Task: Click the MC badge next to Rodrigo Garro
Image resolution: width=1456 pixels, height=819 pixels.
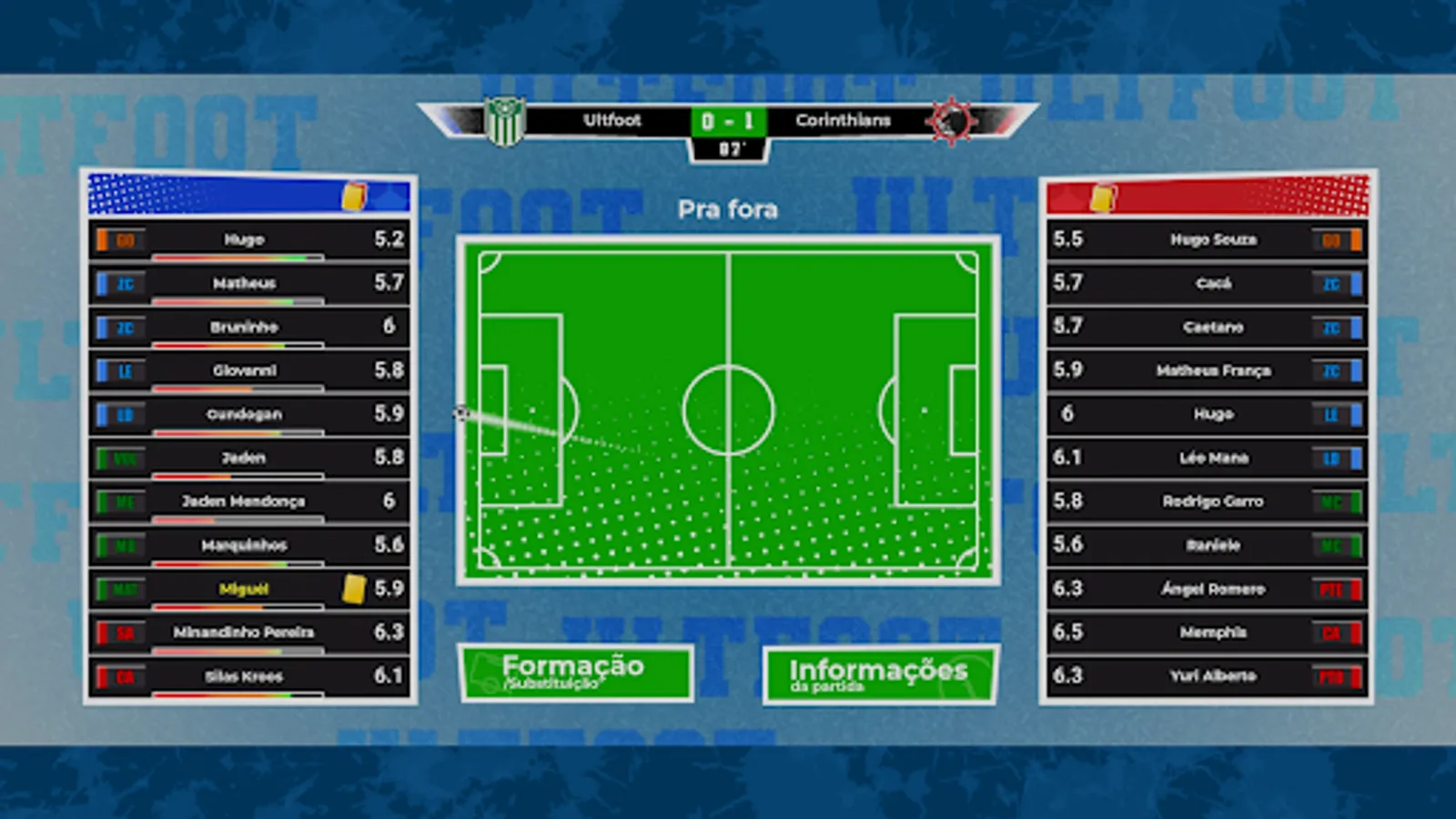Action: point(1333,501)
